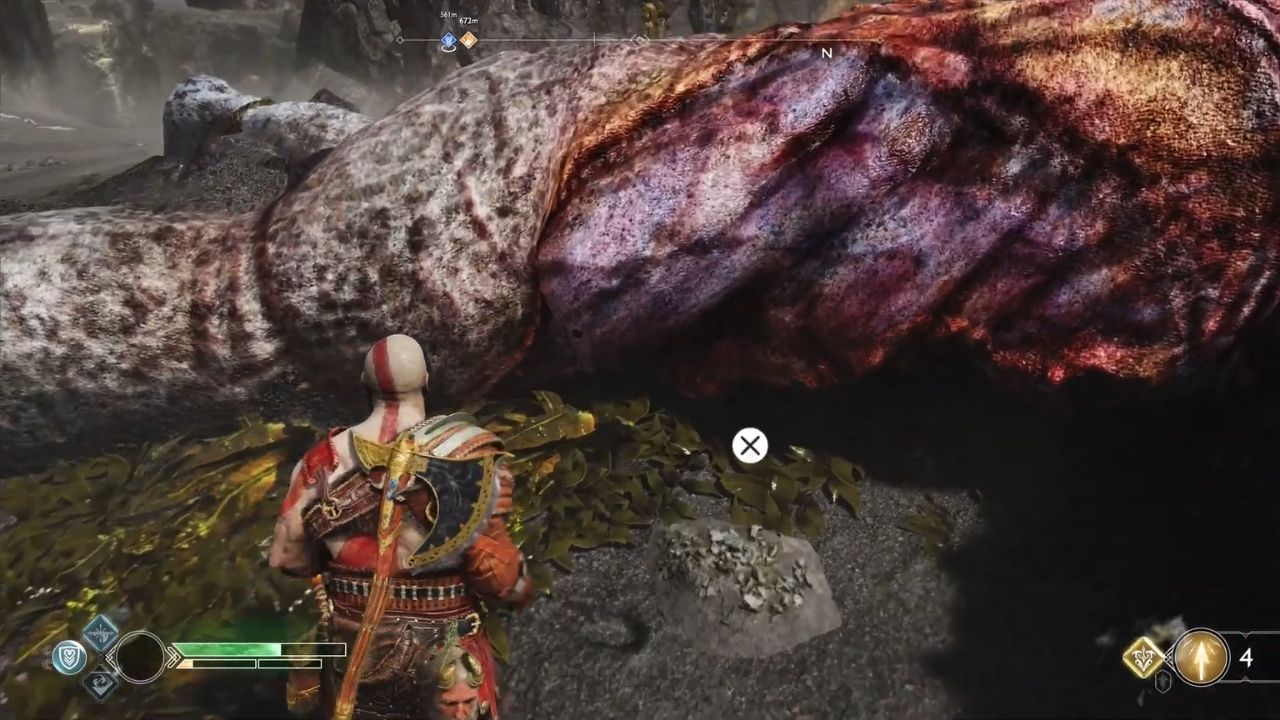The image size is (1280, 720).
Task: Select the upper diamond runic attack icon
Action: [100, 632]
